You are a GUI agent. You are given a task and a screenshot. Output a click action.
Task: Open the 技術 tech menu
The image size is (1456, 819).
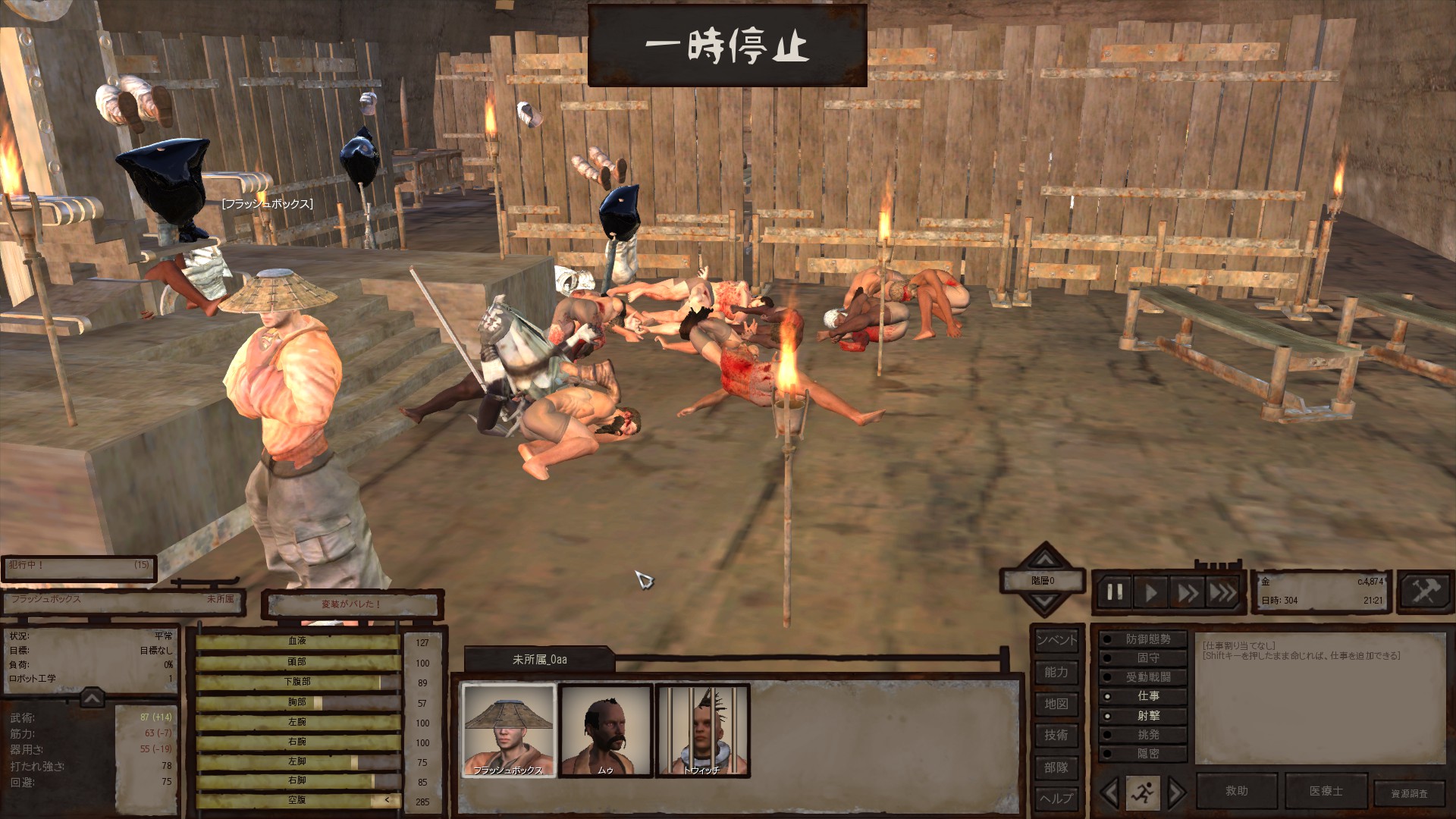pos(1056,735)
